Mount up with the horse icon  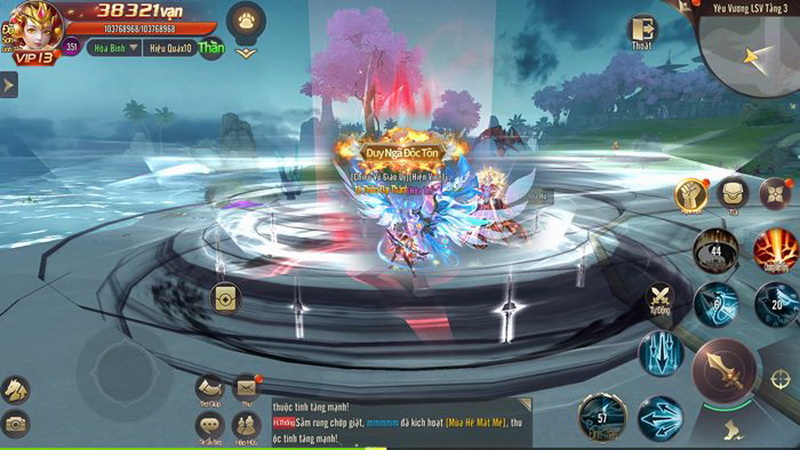[x=15, y=389]
